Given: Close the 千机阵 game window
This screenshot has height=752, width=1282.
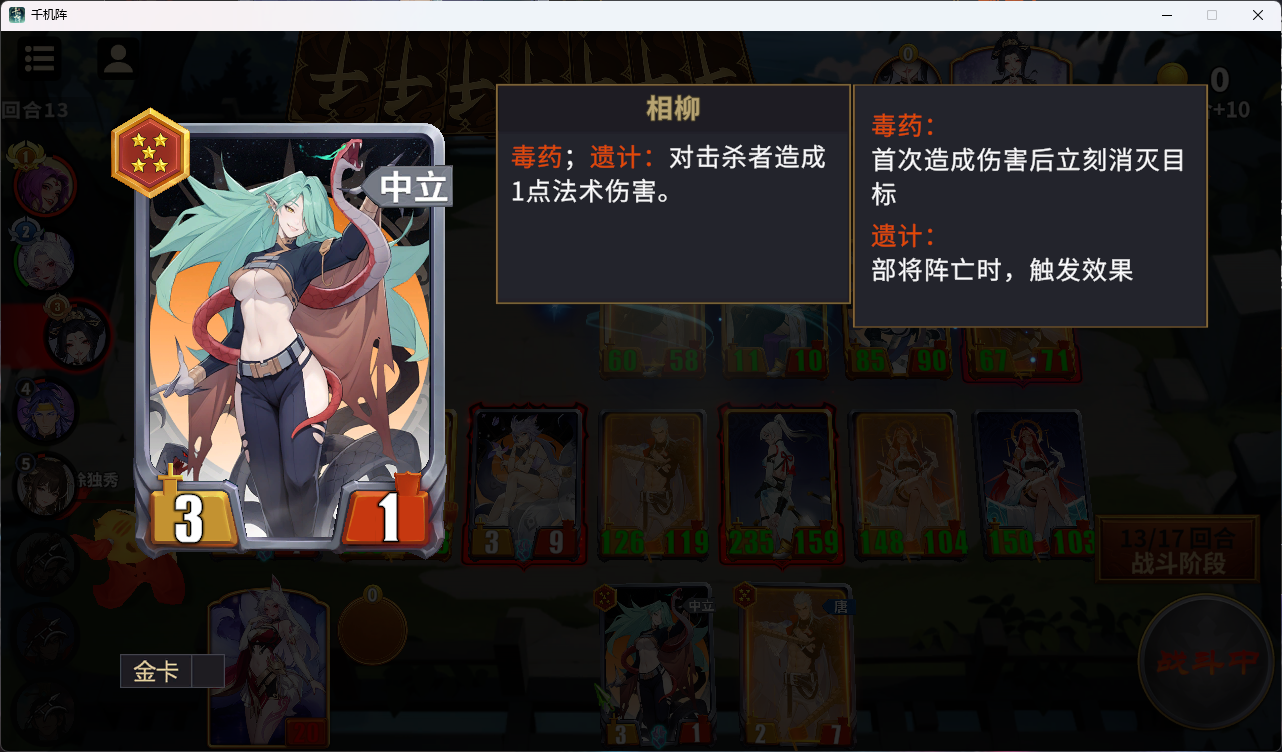Looking at the screenshot, I should click(1258, 15).
